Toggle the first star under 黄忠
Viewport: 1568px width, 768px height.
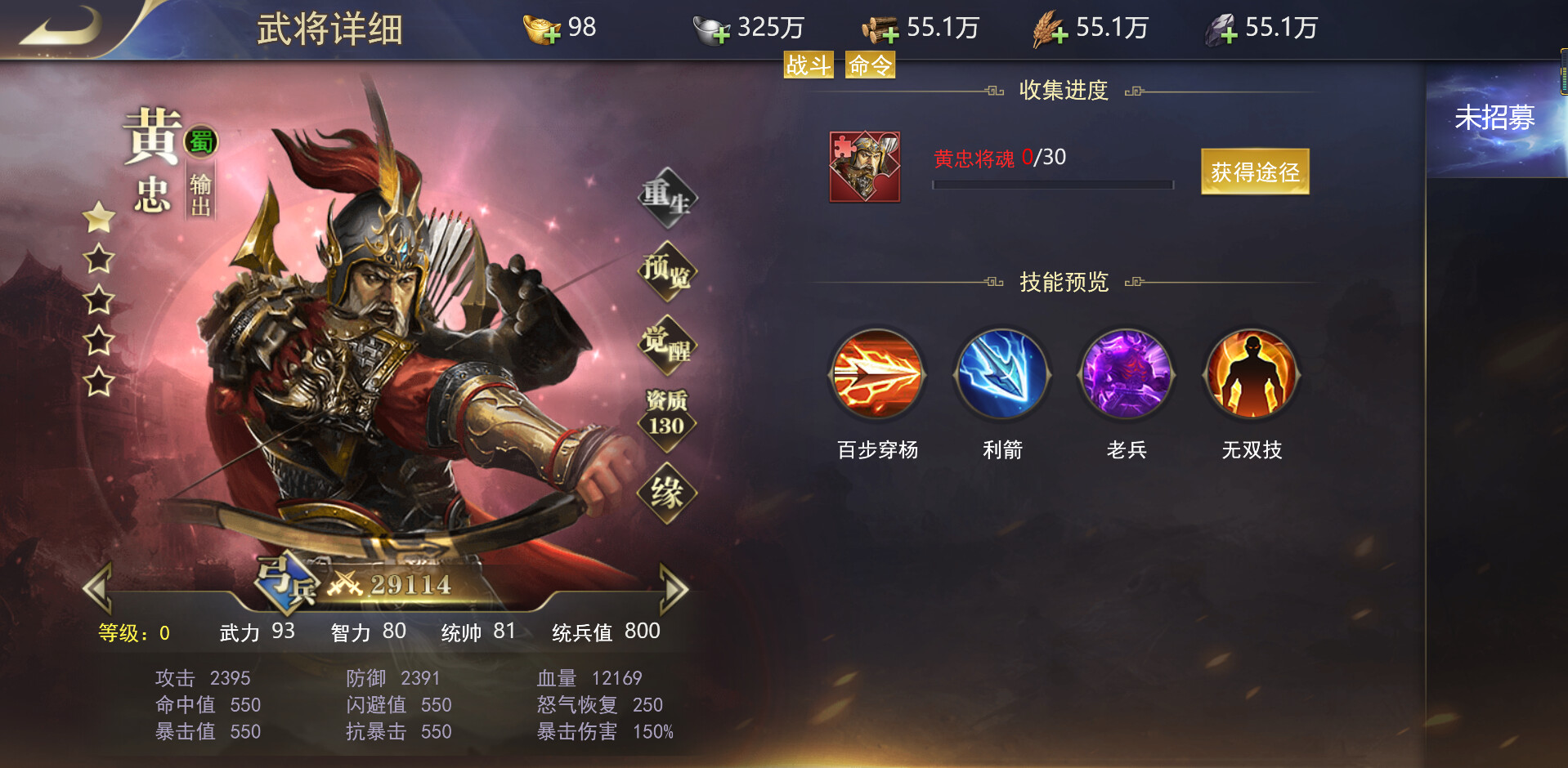point(98,219)
